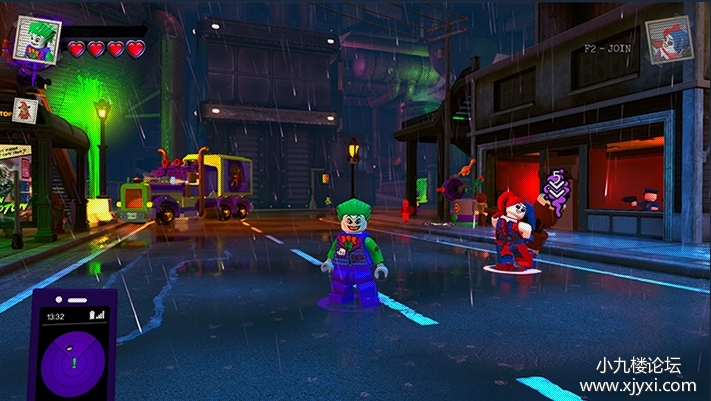
Task: Select the Harley Quinn player two portrait
Action: tap(669, 42)
